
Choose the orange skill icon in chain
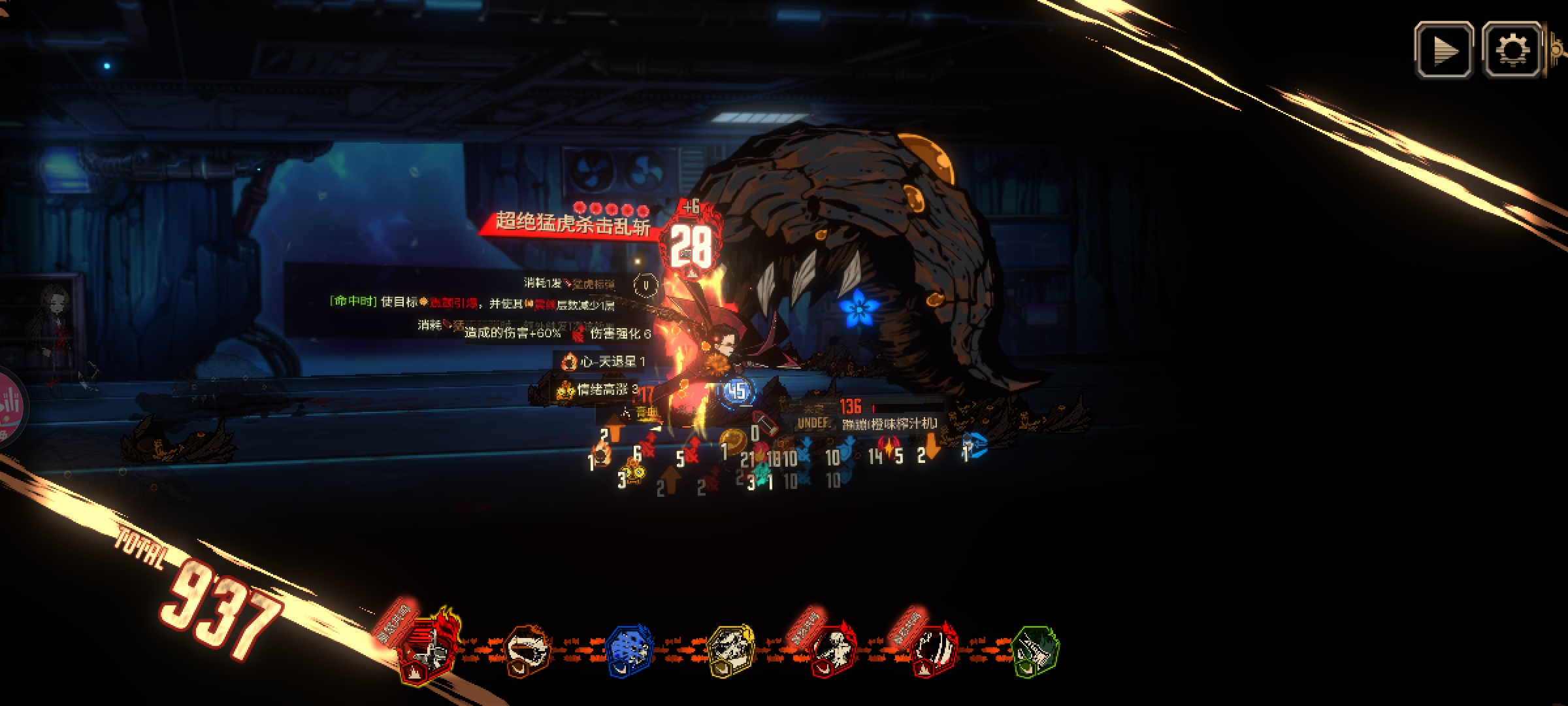pos(528,651)
